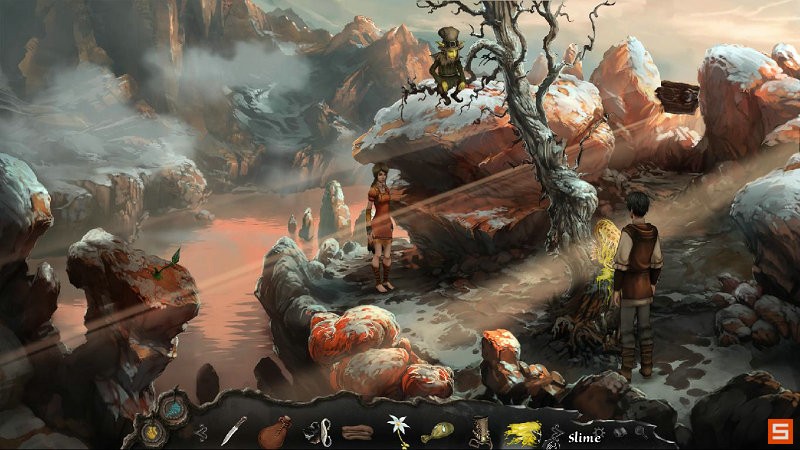Pick the brown leather pouch item
The image size is (800, 450).
tap(273, 433)
